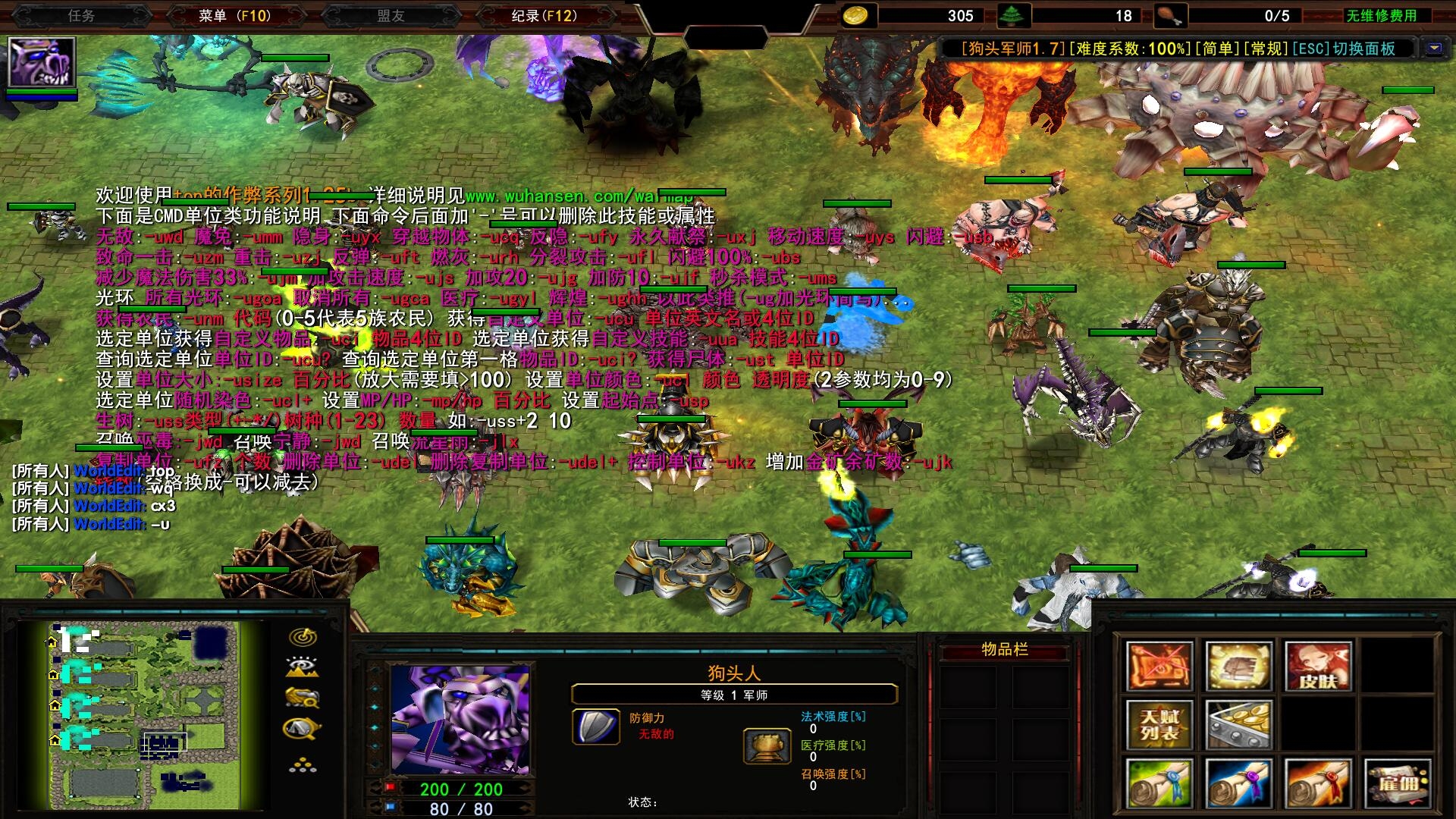Toggle minimap creep camp display

click(303, 729)
